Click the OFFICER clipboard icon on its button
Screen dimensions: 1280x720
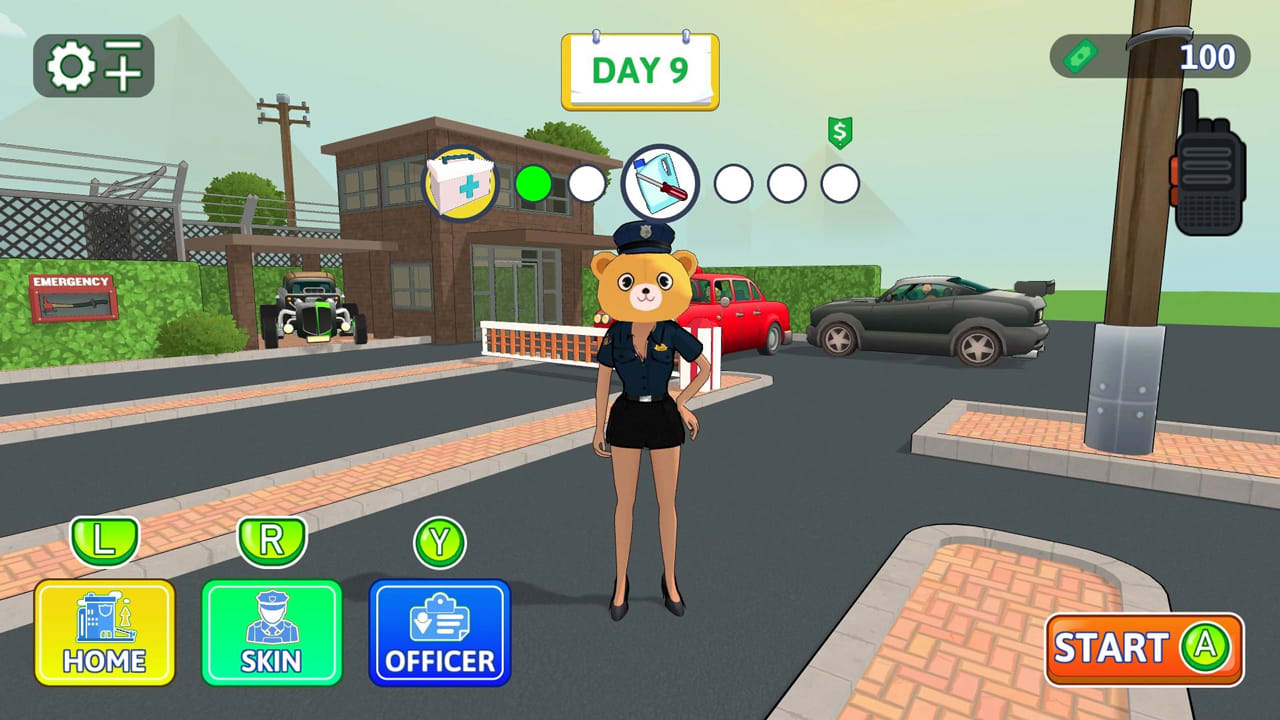point(440,620)
